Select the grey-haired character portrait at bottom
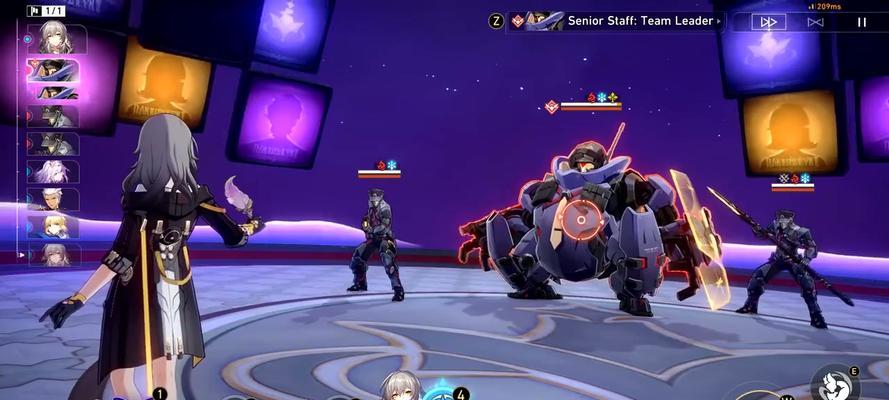This screenshot has width=889, height=400. tap(402, 388)
